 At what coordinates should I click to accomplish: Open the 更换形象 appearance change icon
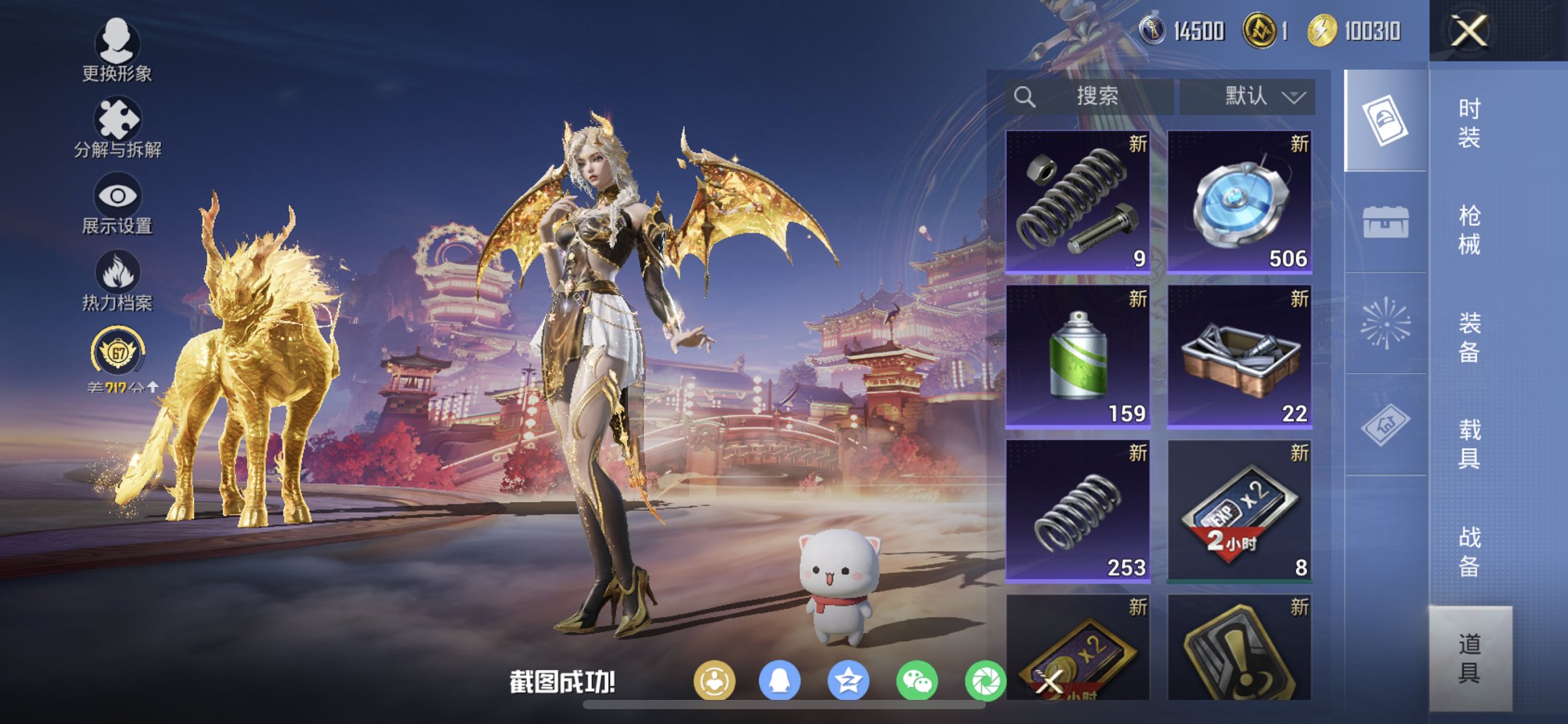(119, 45)
